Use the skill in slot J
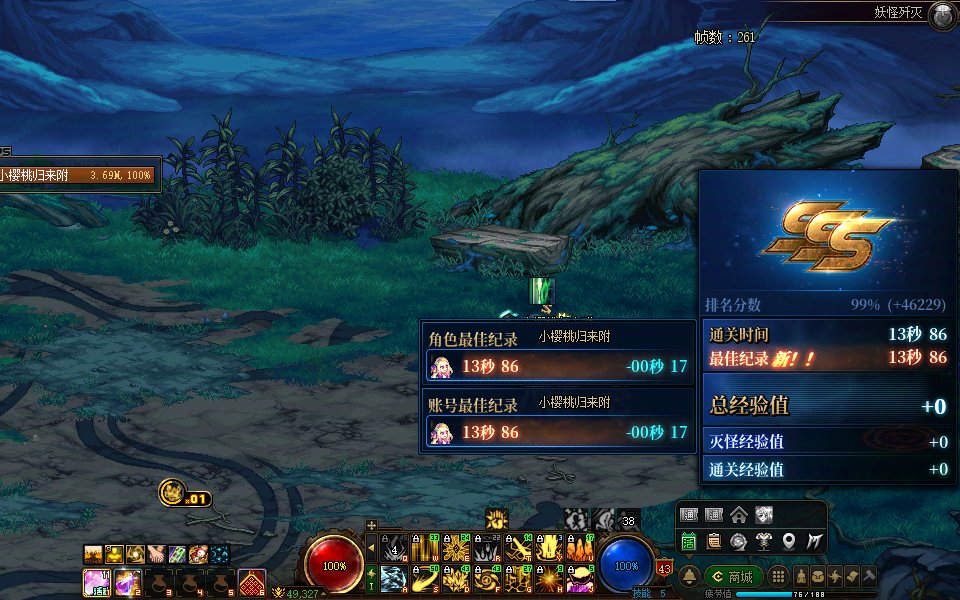 (x=581, y=578)
